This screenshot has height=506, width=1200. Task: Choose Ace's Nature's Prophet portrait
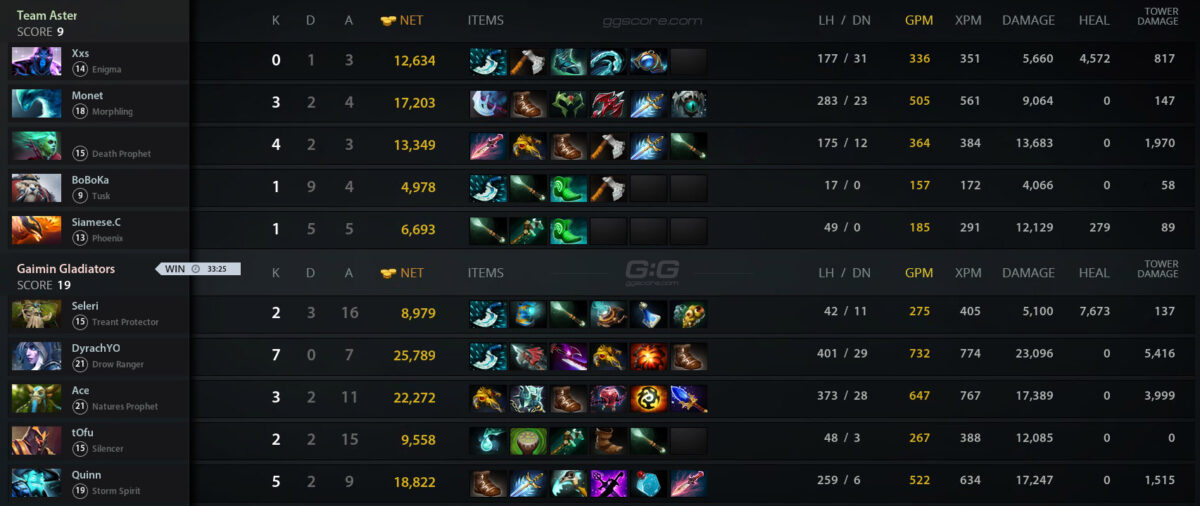point(37,398)
